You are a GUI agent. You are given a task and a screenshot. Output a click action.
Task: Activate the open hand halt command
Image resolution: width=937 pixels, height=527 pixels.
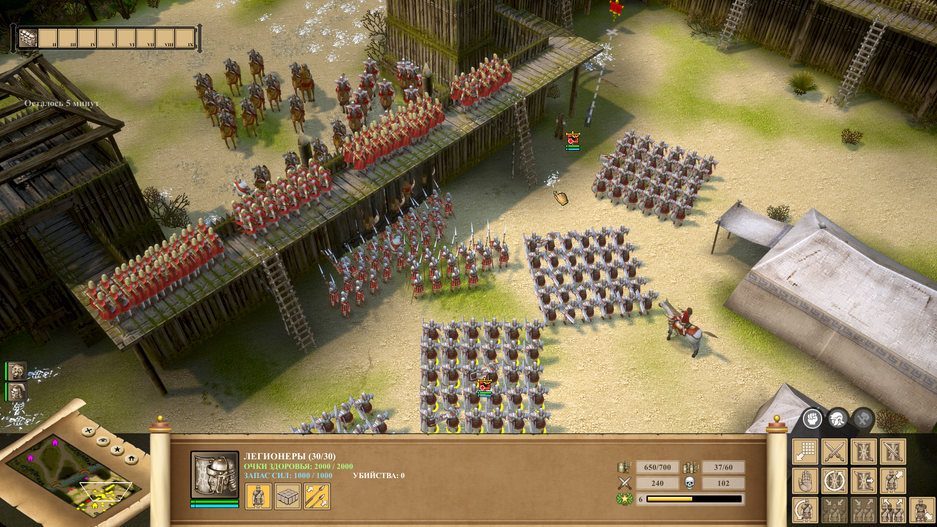805,481
